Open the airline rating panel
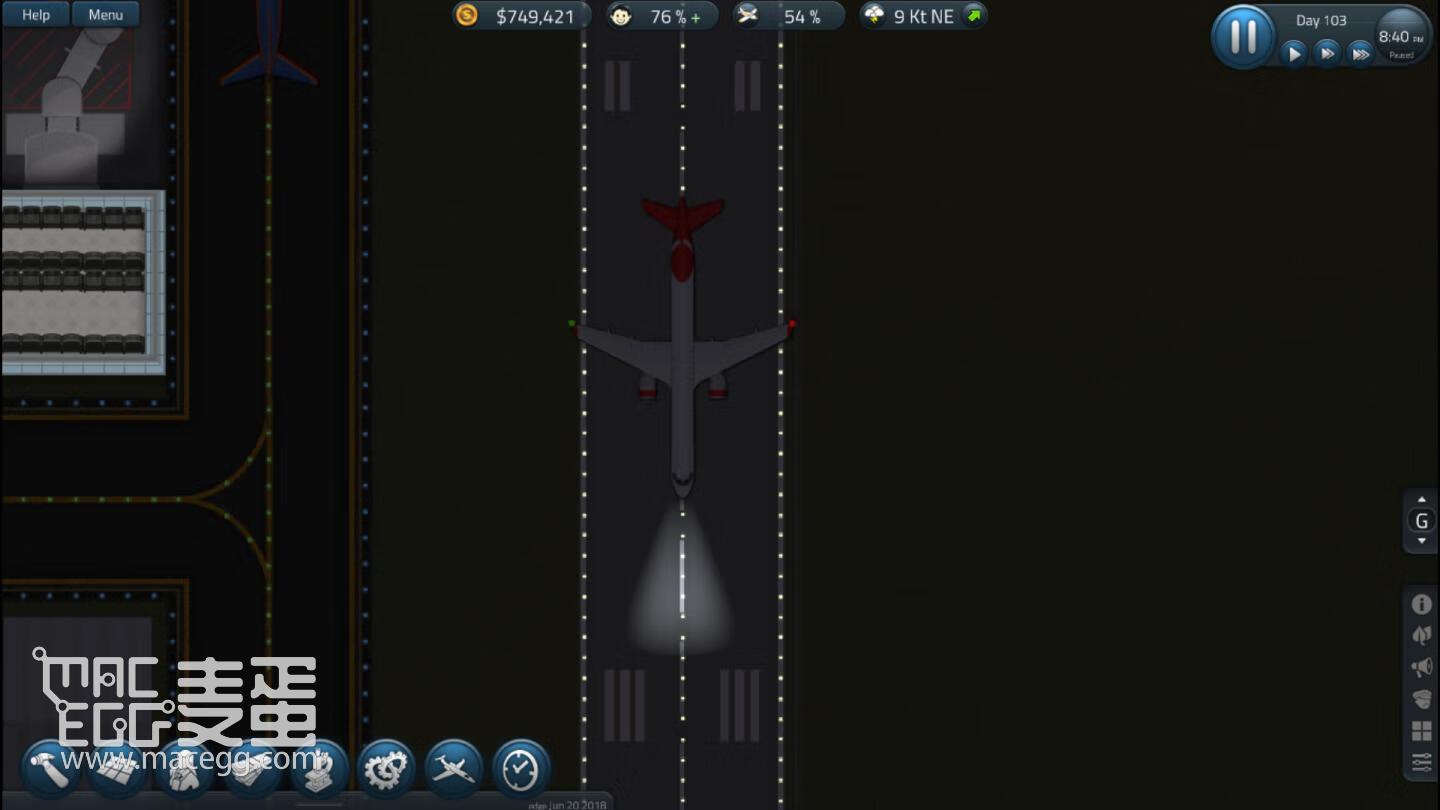 click(788, 16)
